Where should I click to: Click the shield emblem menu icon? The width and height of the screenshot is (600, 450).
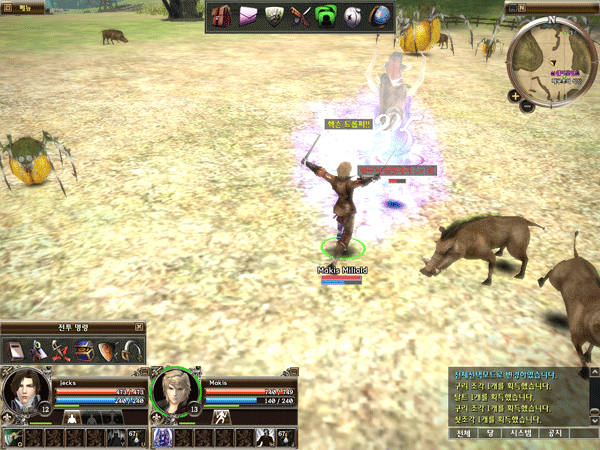[274, 17]
